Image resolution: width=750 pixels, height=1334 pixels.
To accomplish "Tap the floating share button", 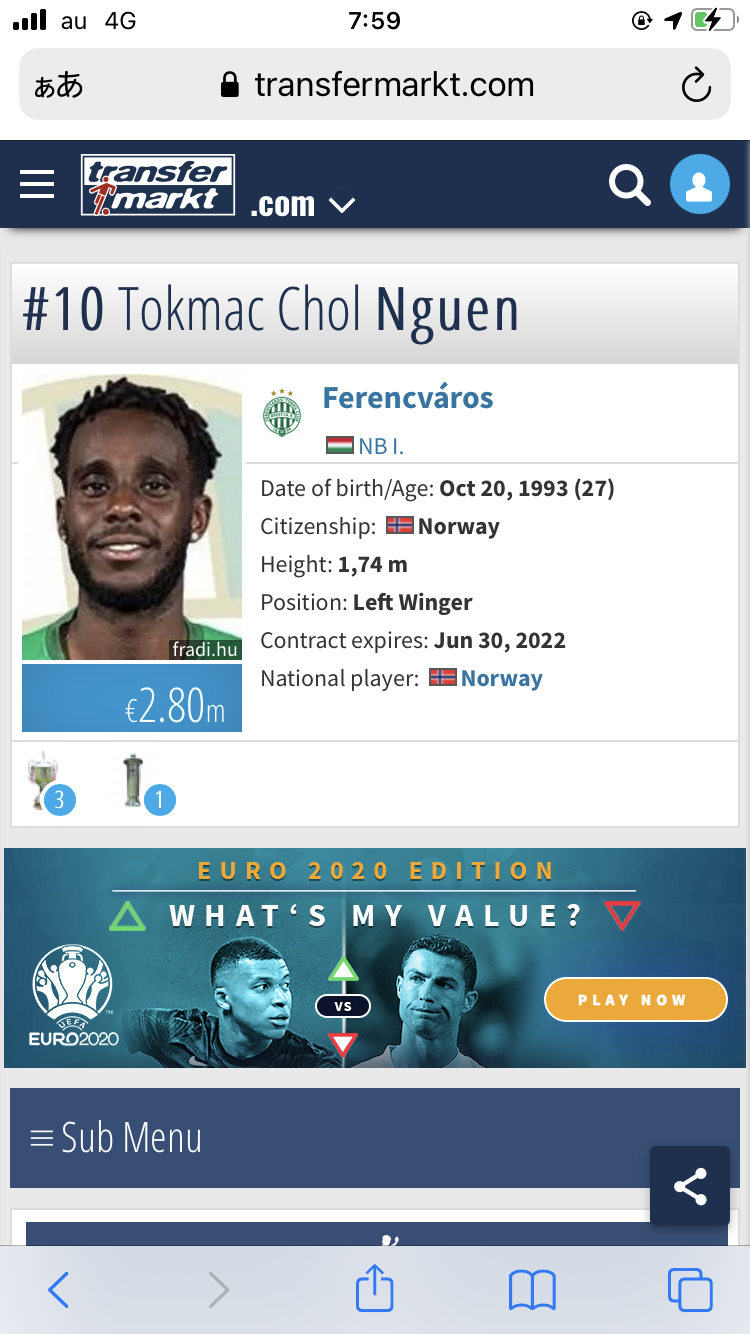I will coord(690,1186).
